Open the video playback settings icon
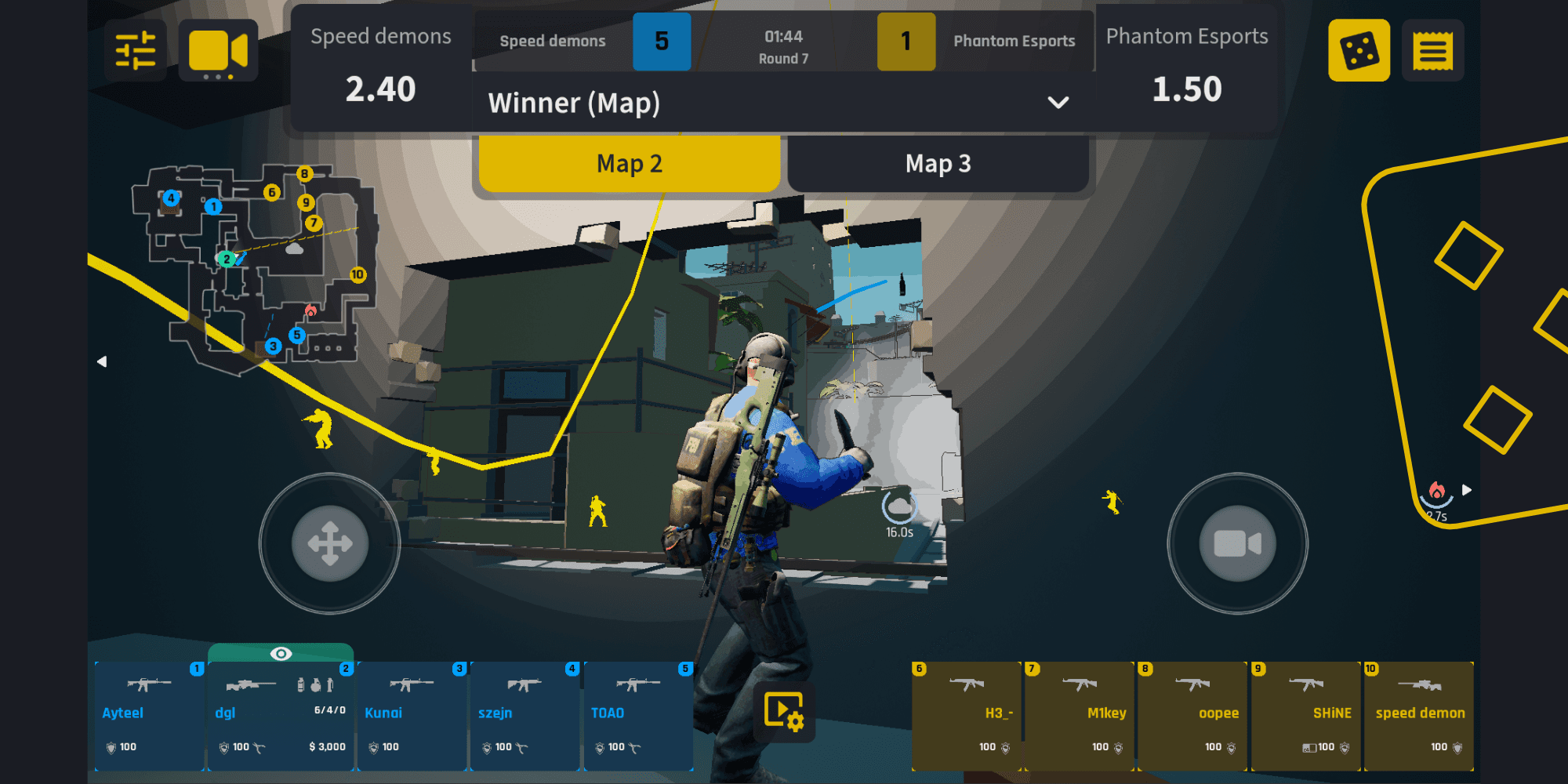 (783, 712)
